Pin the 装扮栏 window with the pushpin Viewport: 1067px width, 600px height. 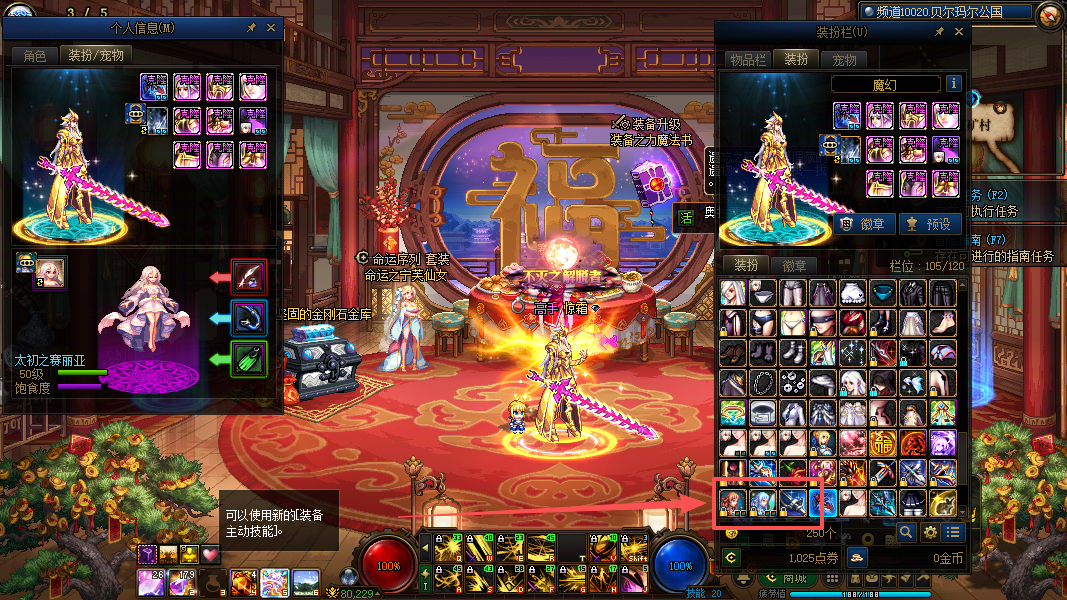point(939,32)
